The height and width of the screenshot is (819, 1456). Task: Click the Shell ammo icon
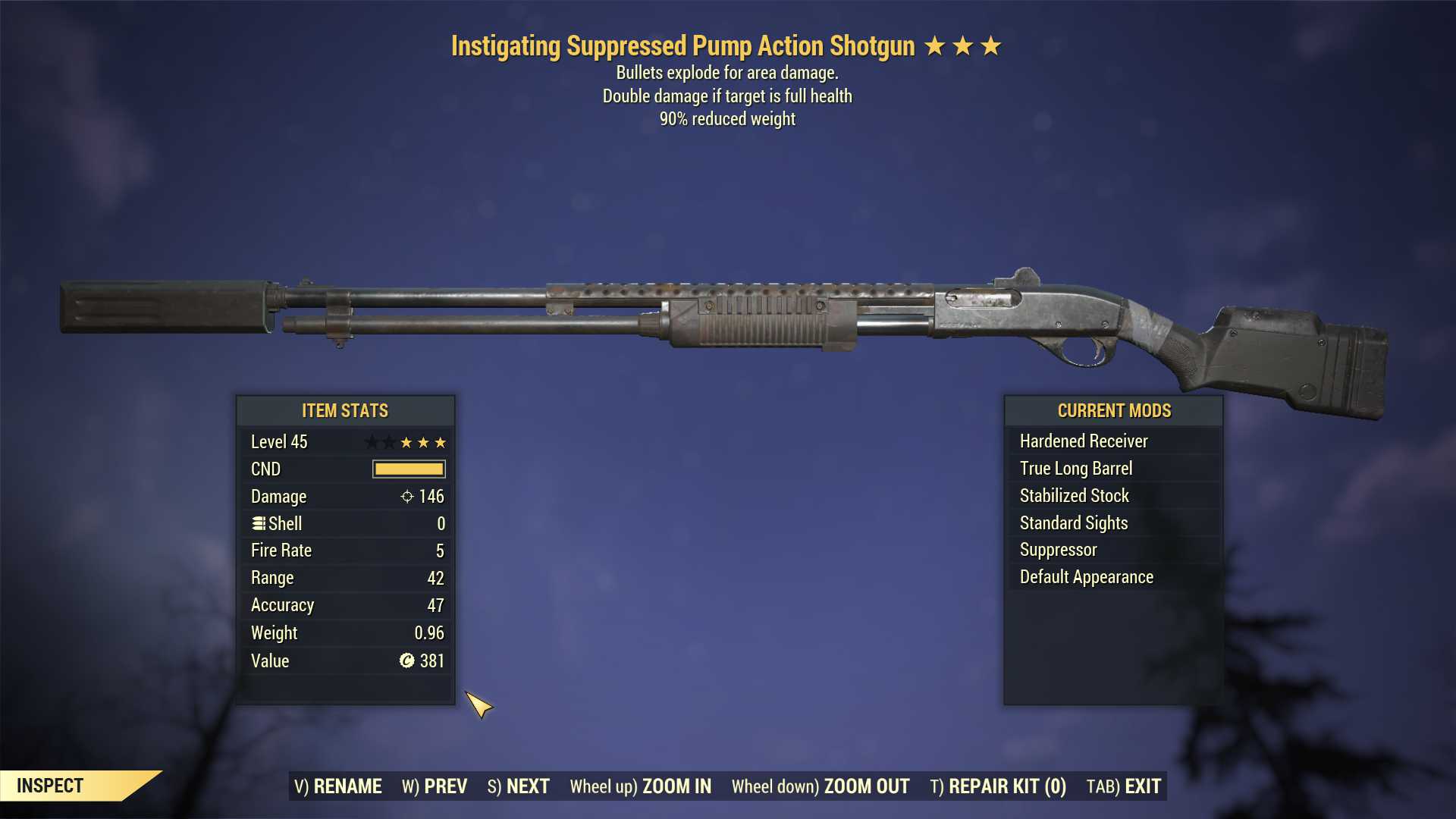coord(258,523)
